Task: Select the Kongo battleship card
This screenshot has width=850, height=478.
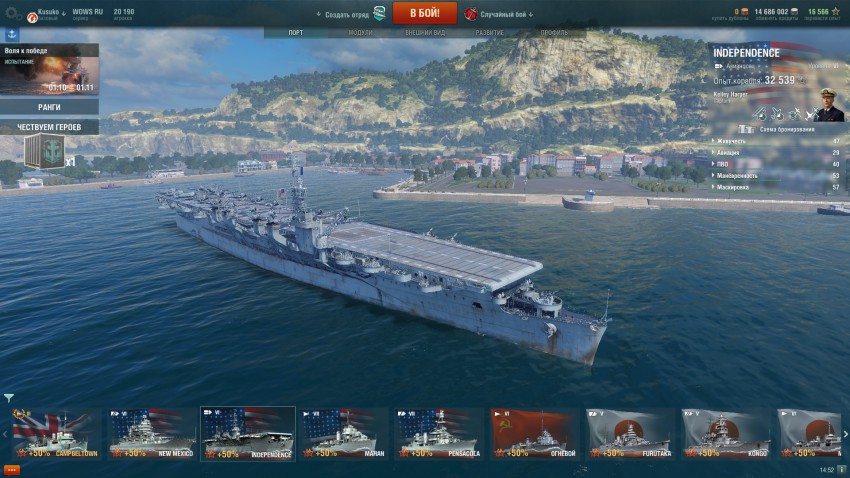Action: click(727, 434)
